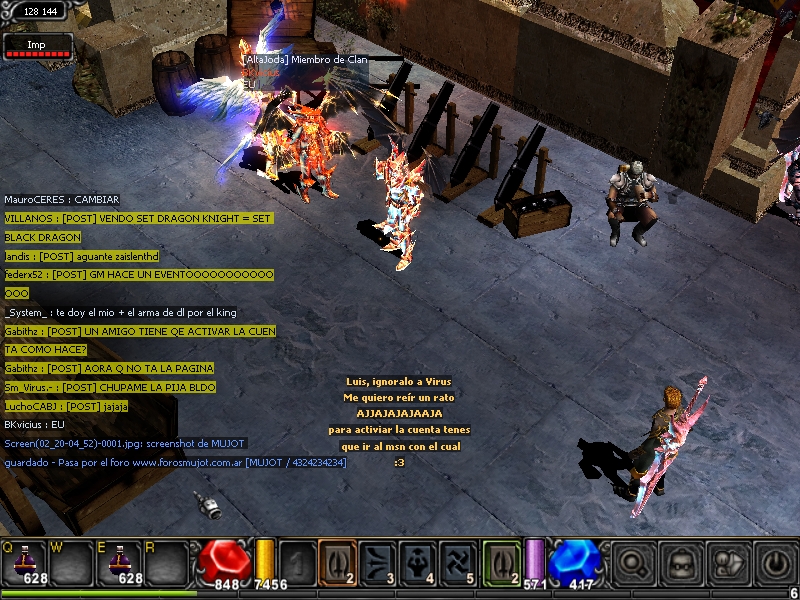The width and height of the screenshot is (800, 600).
Task: Activate skill number 4 on the hotbar
Action: [417, 561]
